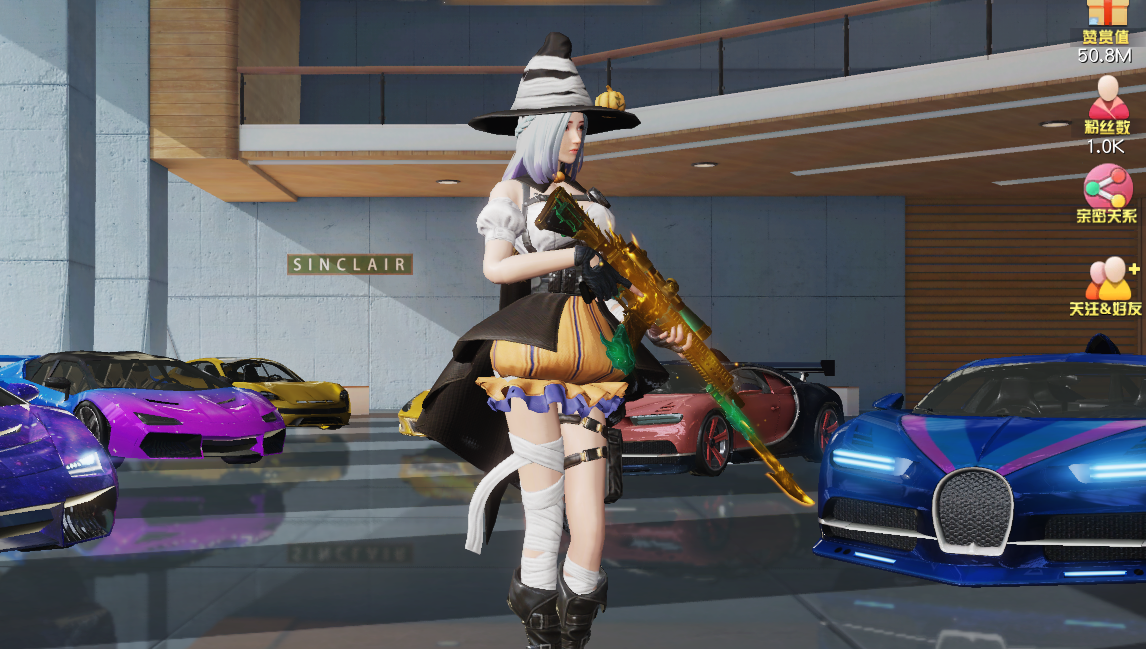Screen dimensions: 1146x649
Task: Open the gift box 赞赏值 icon
Action: [1106, 14]
